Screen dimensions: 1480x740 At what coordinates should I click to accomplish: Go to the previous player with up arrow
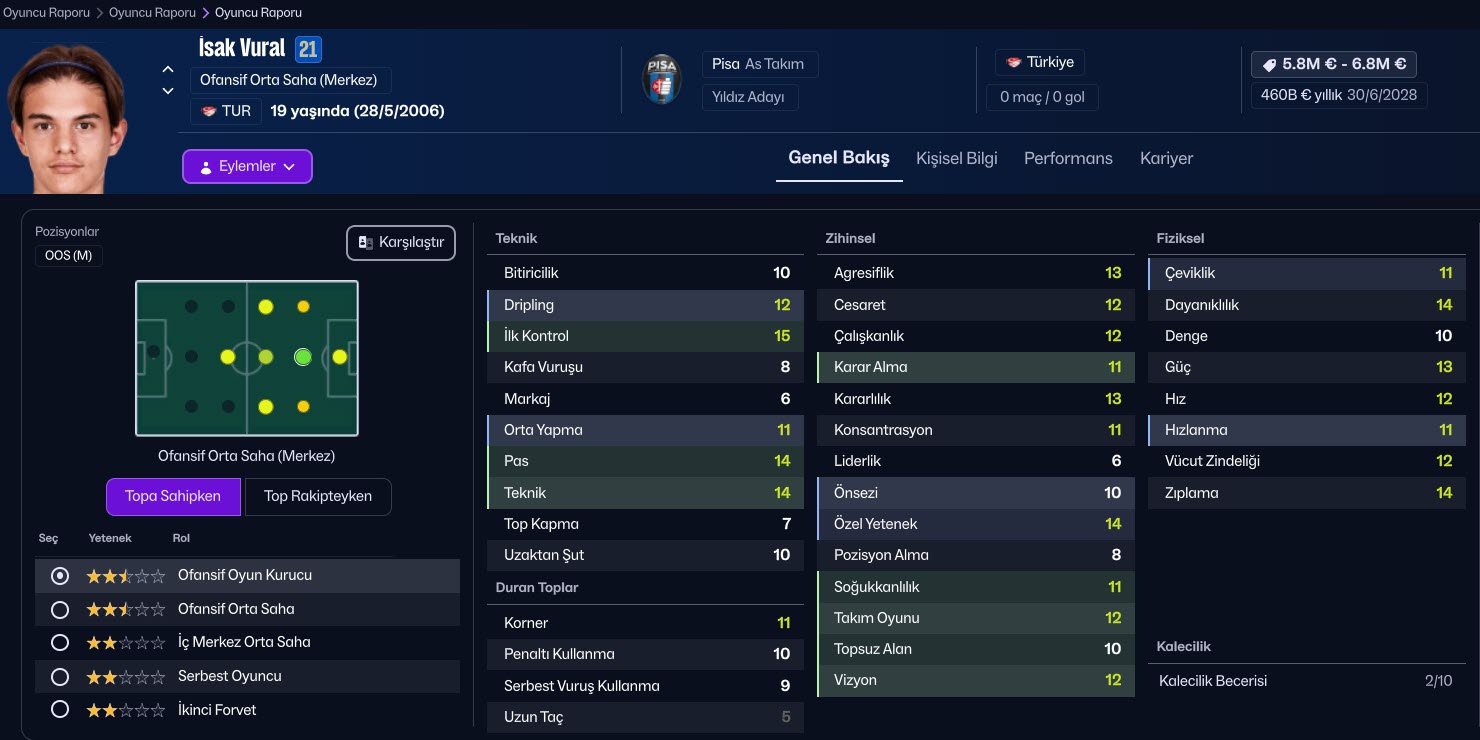[x=168, y=70]
